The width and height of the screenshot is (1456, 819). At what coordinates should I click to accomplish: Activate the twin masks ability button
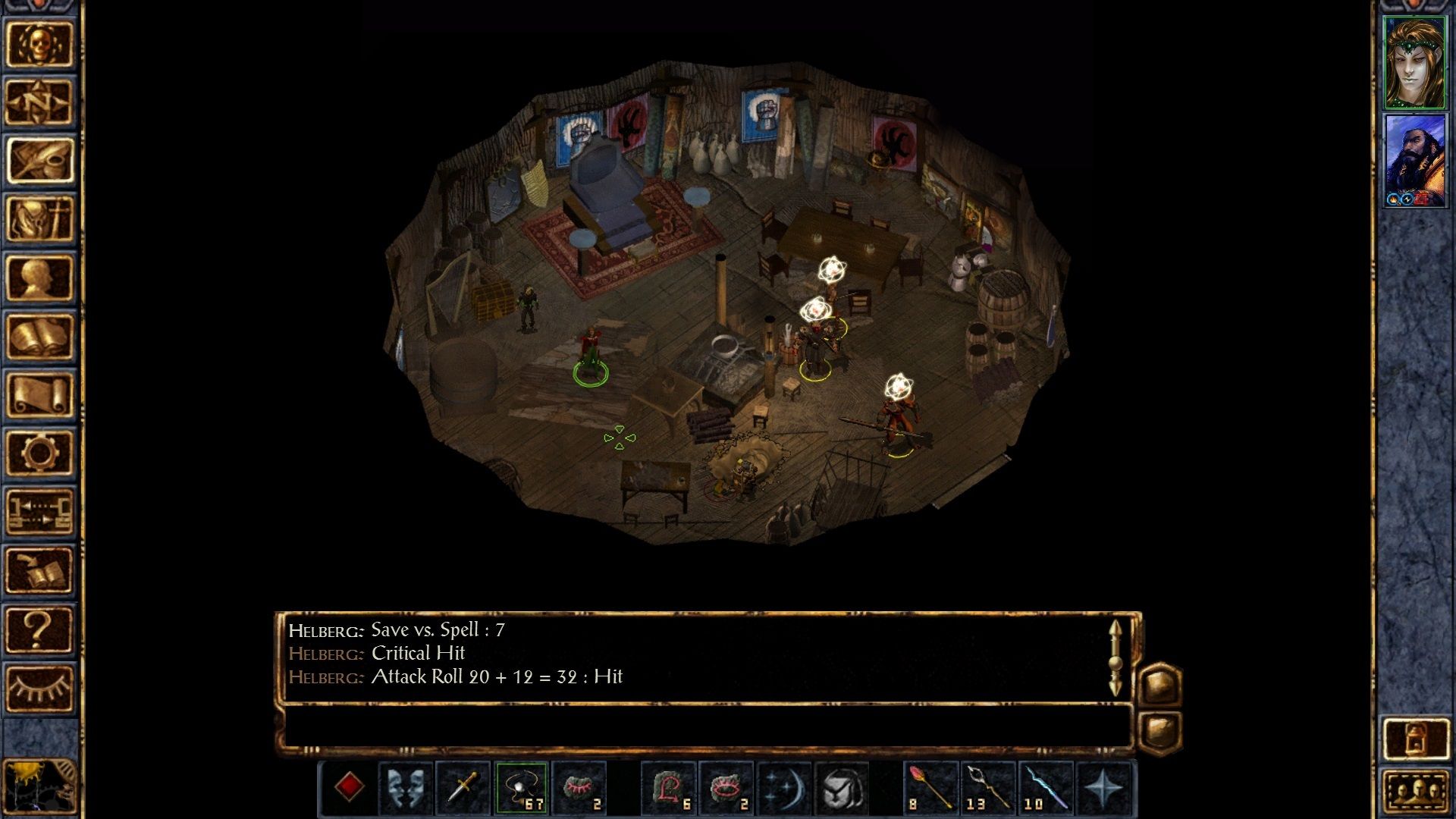click(406, 789)
